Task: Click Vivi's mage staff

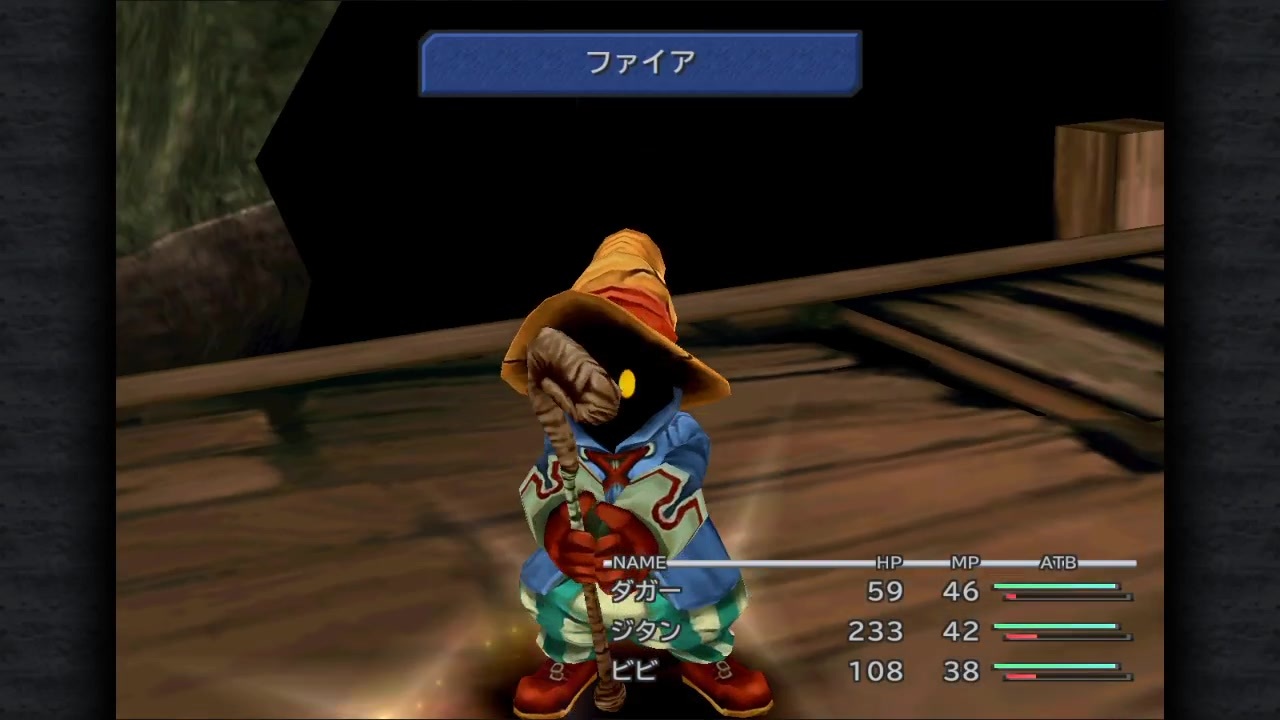Action: [x=575, y=500]
